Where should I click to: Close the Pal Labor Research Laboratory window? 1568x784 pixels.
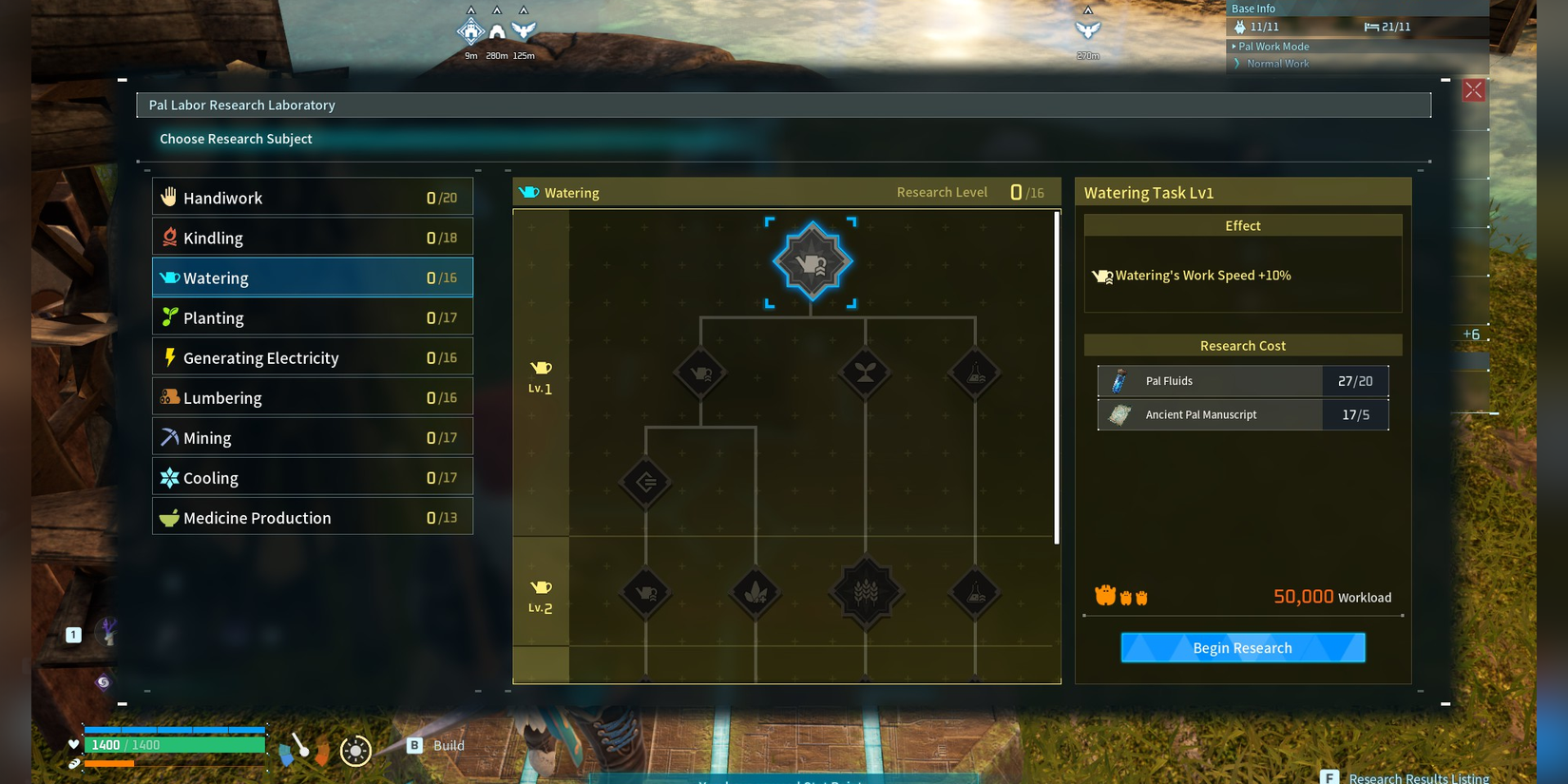coord(1473,90)
